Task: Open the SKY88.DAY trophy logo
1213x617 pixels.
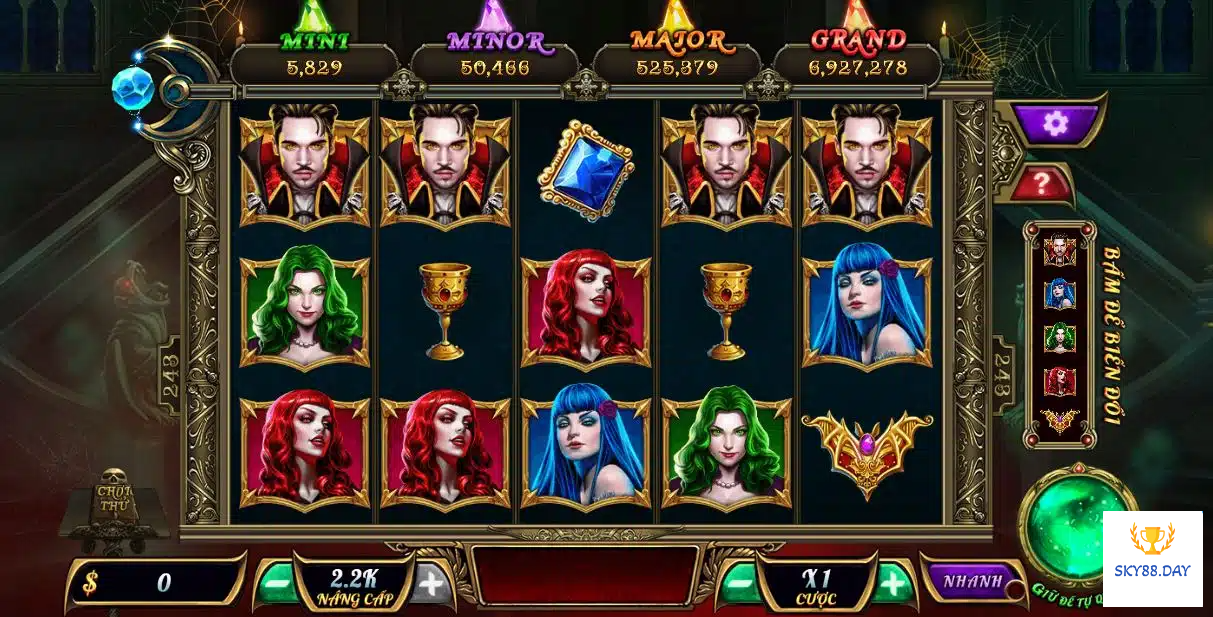Action: pyautogui.click(x=1152, y=558)
